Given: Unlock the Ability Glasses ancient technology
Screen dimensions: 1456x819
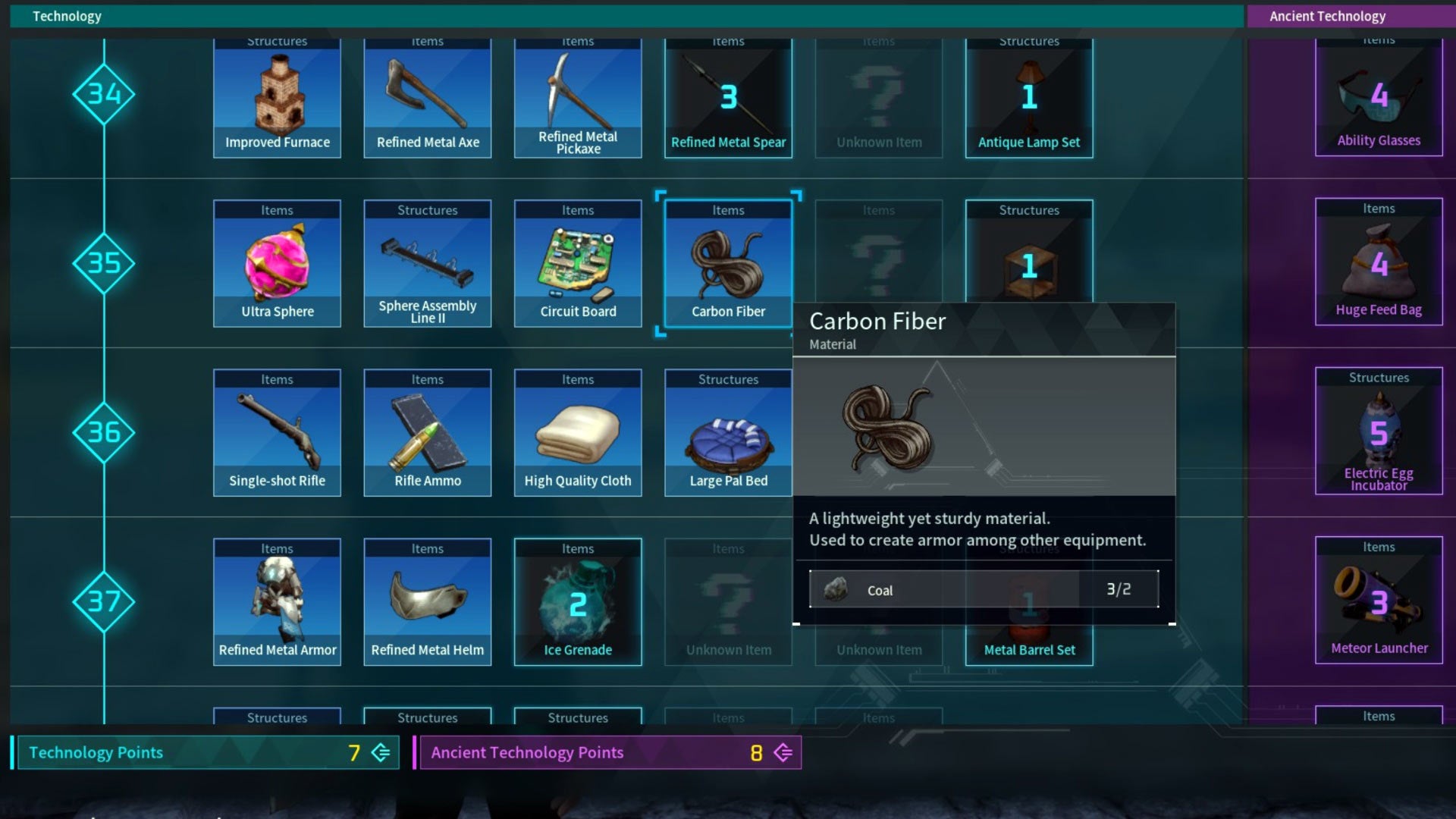Looking at the screenshot, I should click(x=1379, y=99).
